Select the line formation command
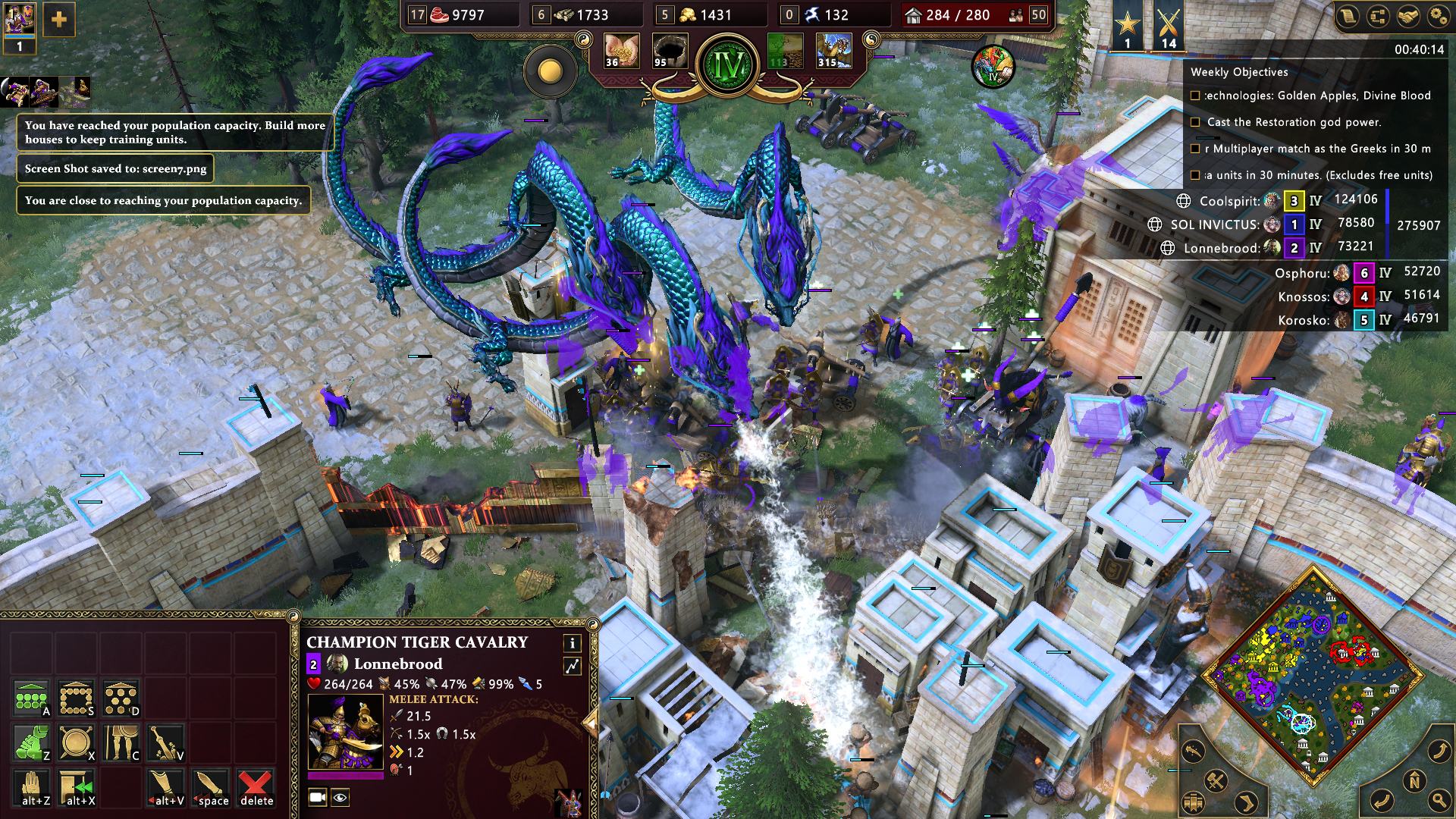Screen dimensions: 1456x819 [31, 698]
